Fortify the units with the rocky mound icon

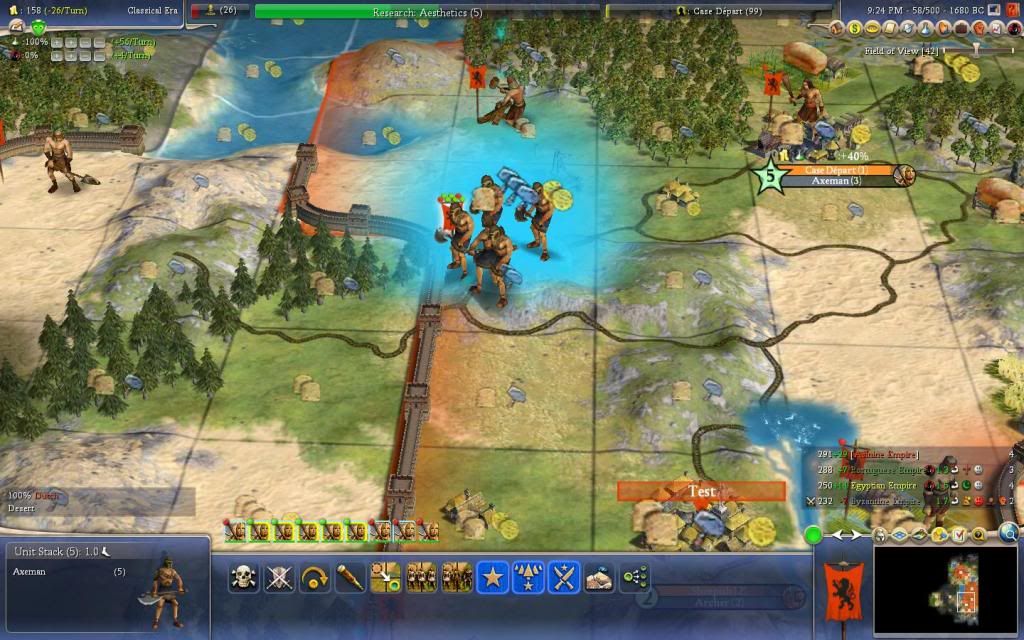pos(599,577)
